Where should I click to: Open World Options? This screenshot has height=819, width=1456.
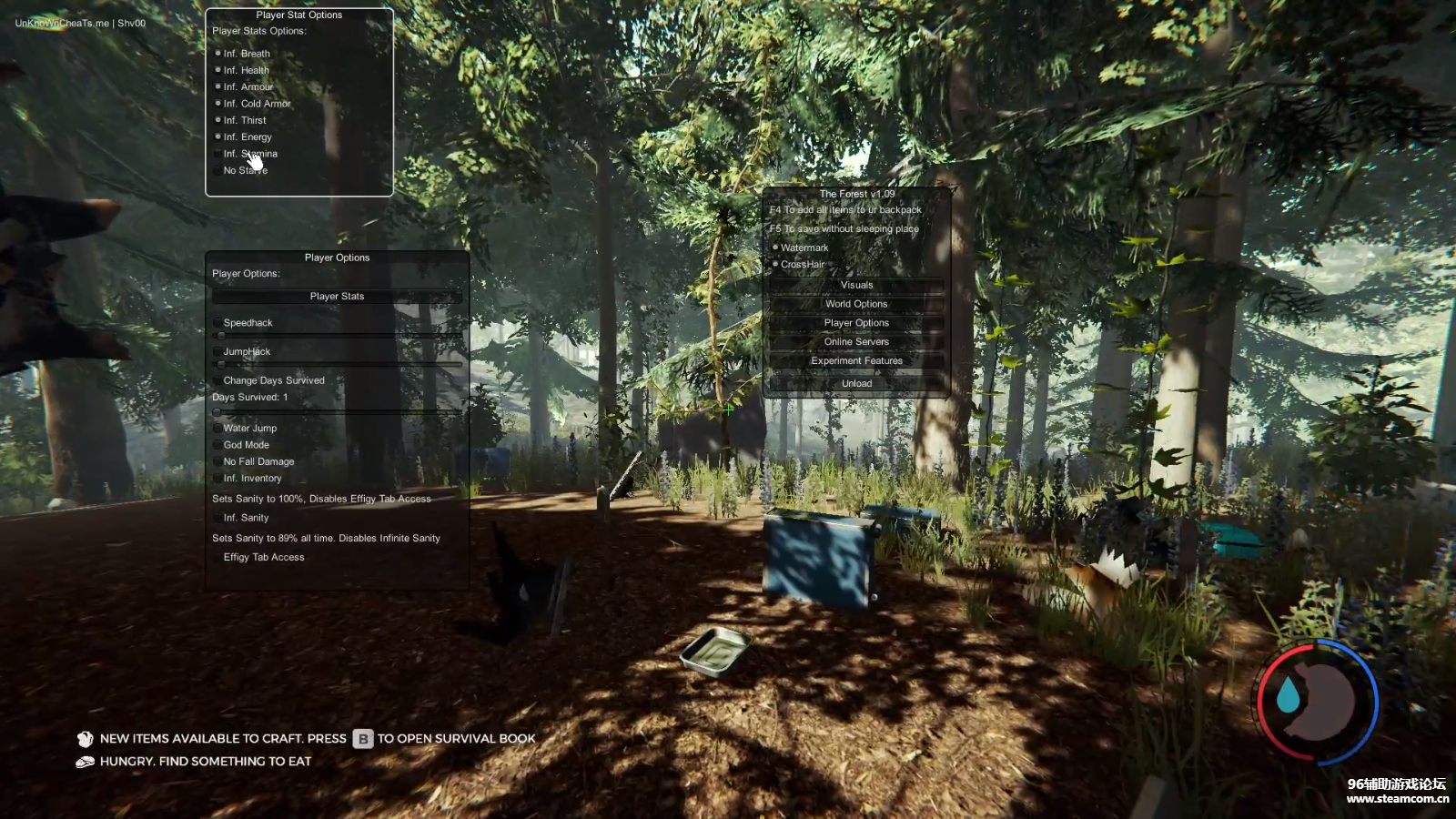[x=856, y=304]
